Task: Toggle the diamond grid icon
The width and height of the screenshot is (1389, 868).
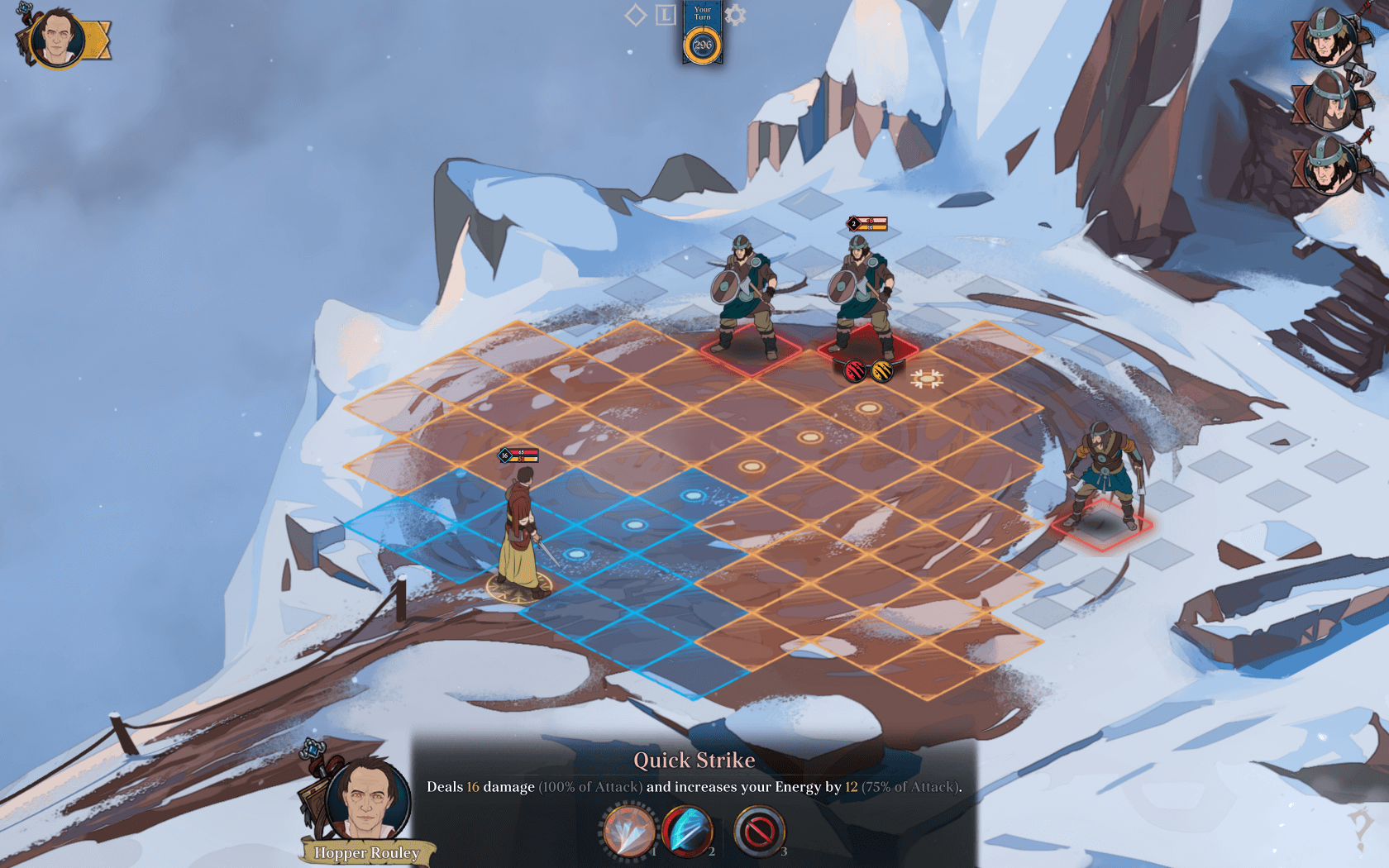Action: point(635,15)
